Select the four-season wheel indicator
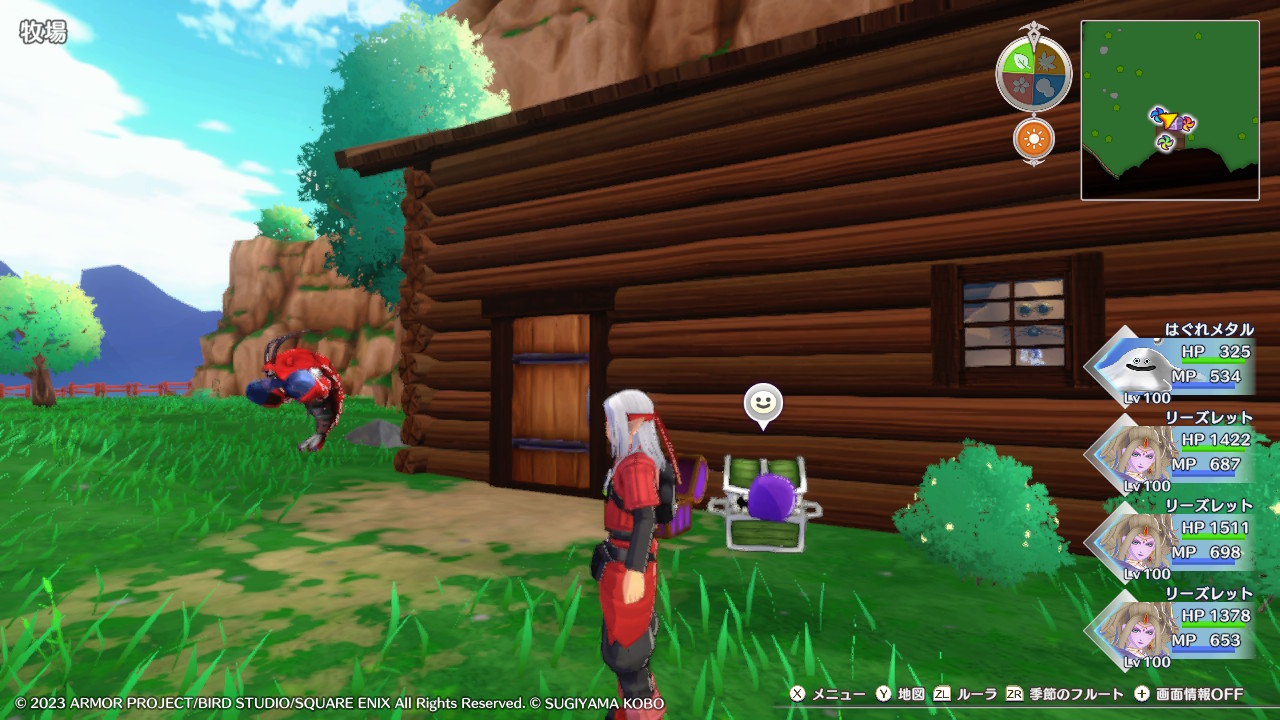This screenshot has width=1280, height=720. click(x=1033, y=73)
